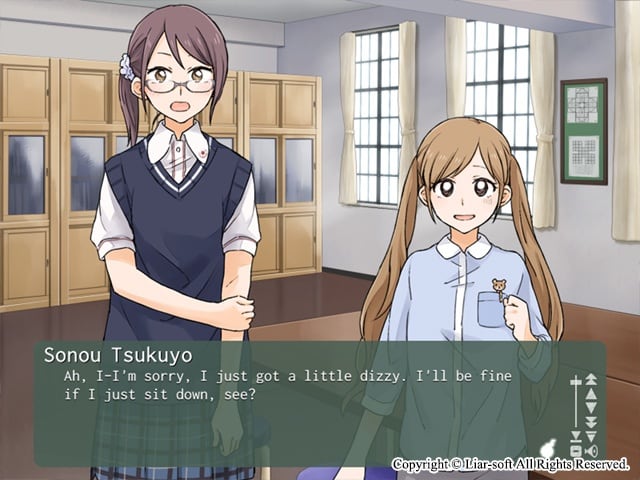The width and height of the screenshot is (640, 480).
Task: Click the speaker voice replay icon
Action: click(591, 451)
